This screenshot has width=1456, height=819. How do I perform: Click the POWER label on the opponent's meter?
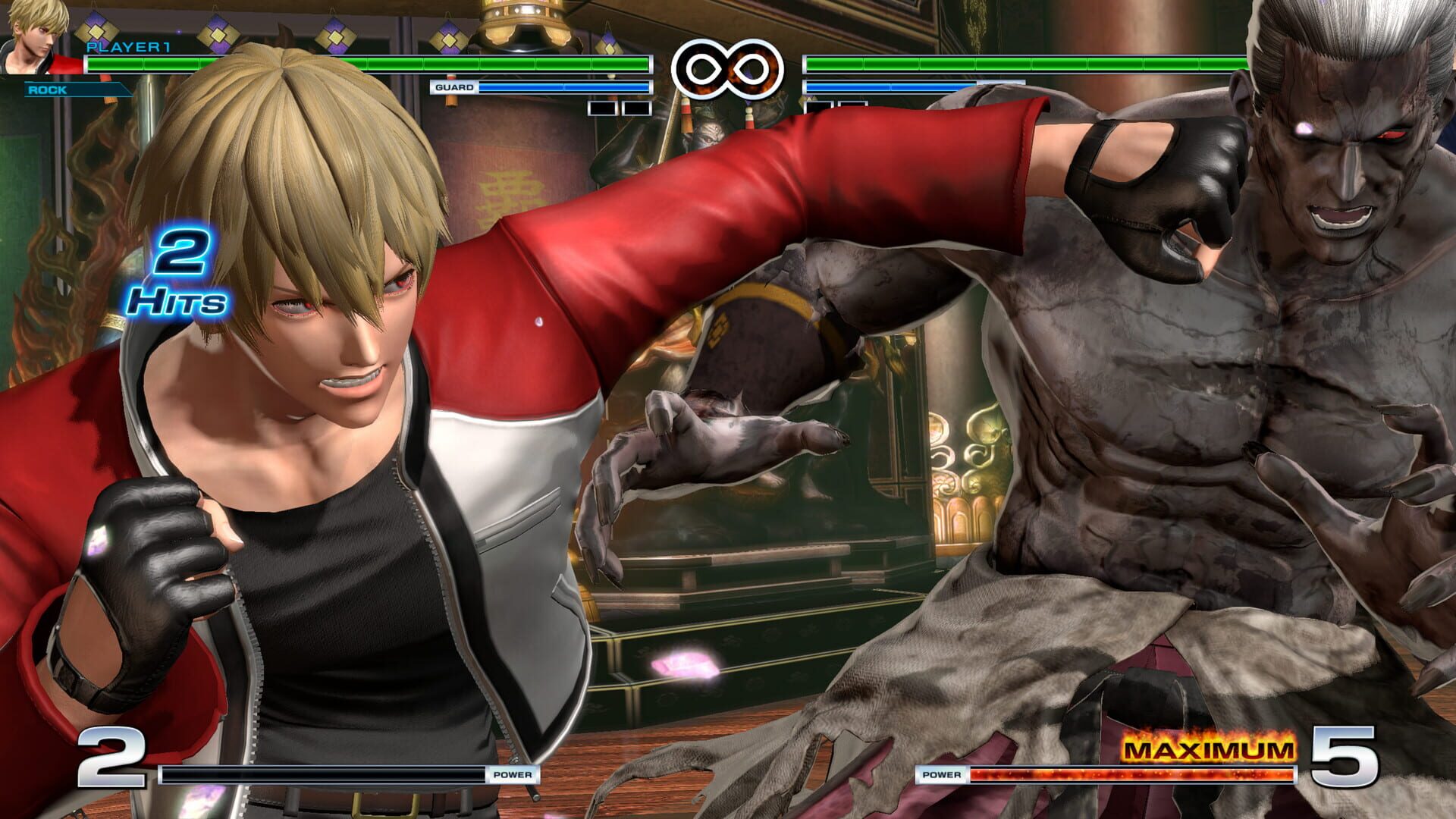pyautogui.click(x=943, y=776)
